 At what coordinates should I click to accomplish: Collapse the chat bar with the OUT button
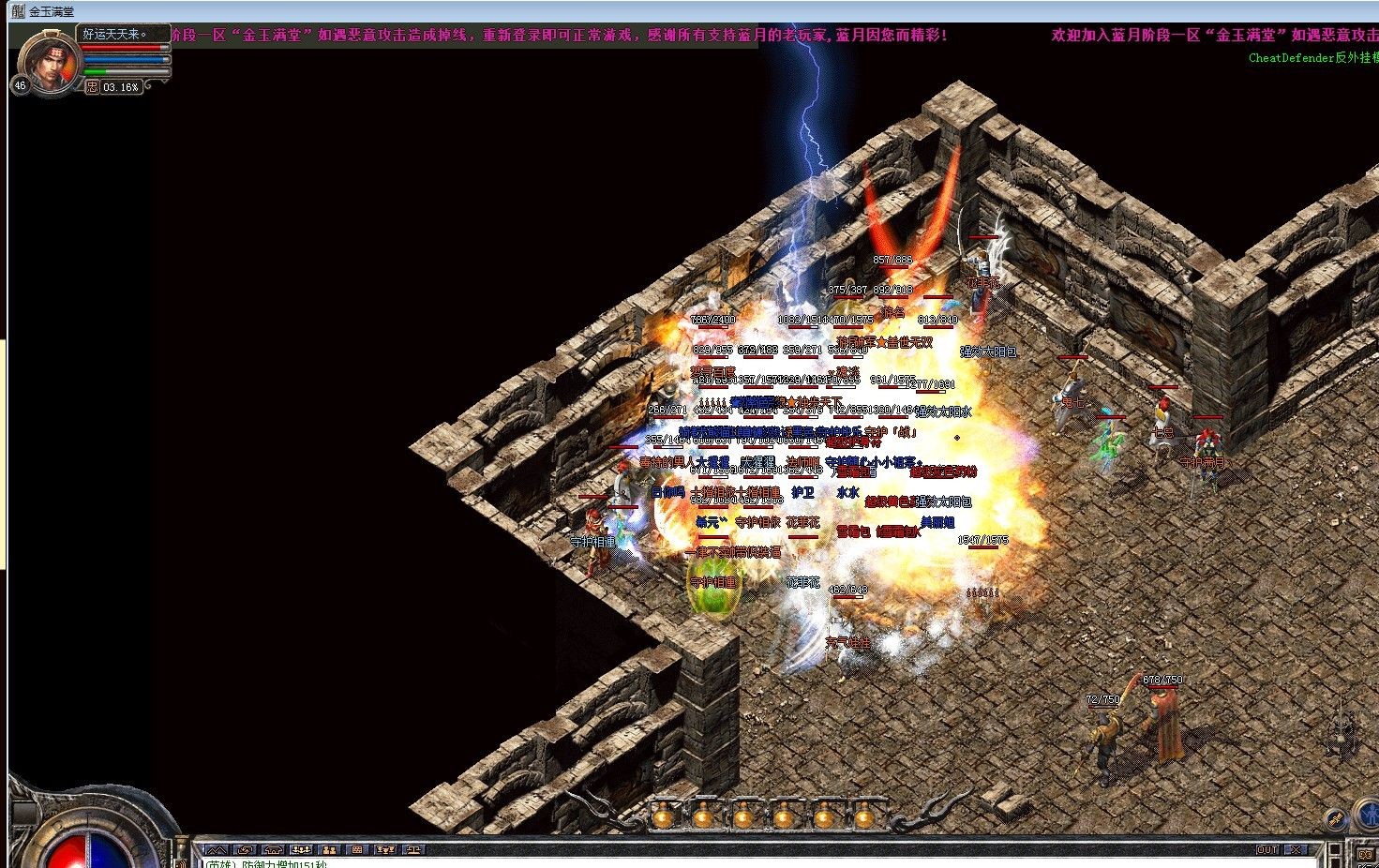click(x=1268, y=849)
